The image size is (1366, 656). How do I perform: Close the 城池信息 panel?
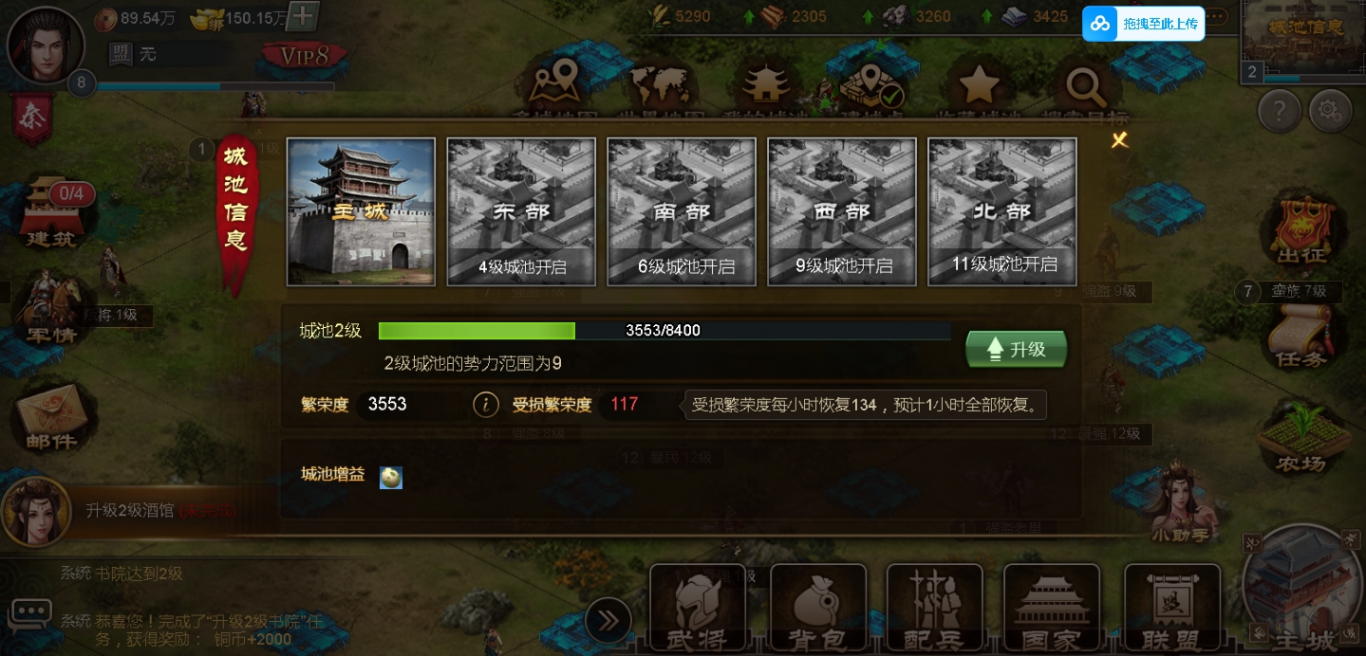[1119, 140]
